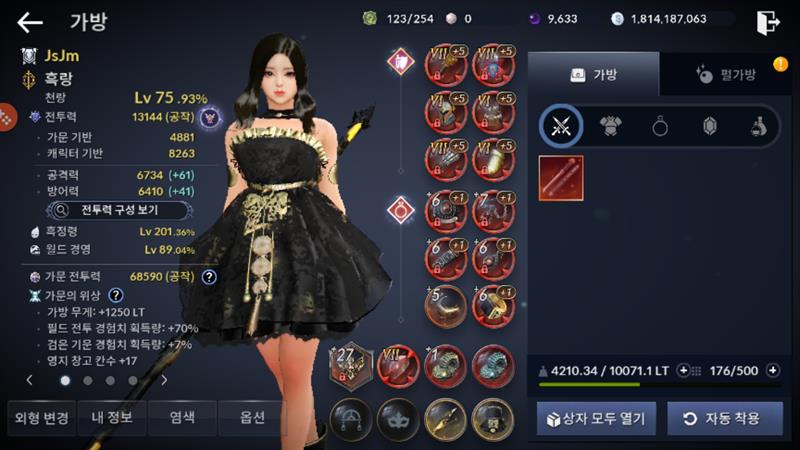Go to next stats page arrow
The height and width of the screenshot is (450, 800).
[x=164, y=380]
